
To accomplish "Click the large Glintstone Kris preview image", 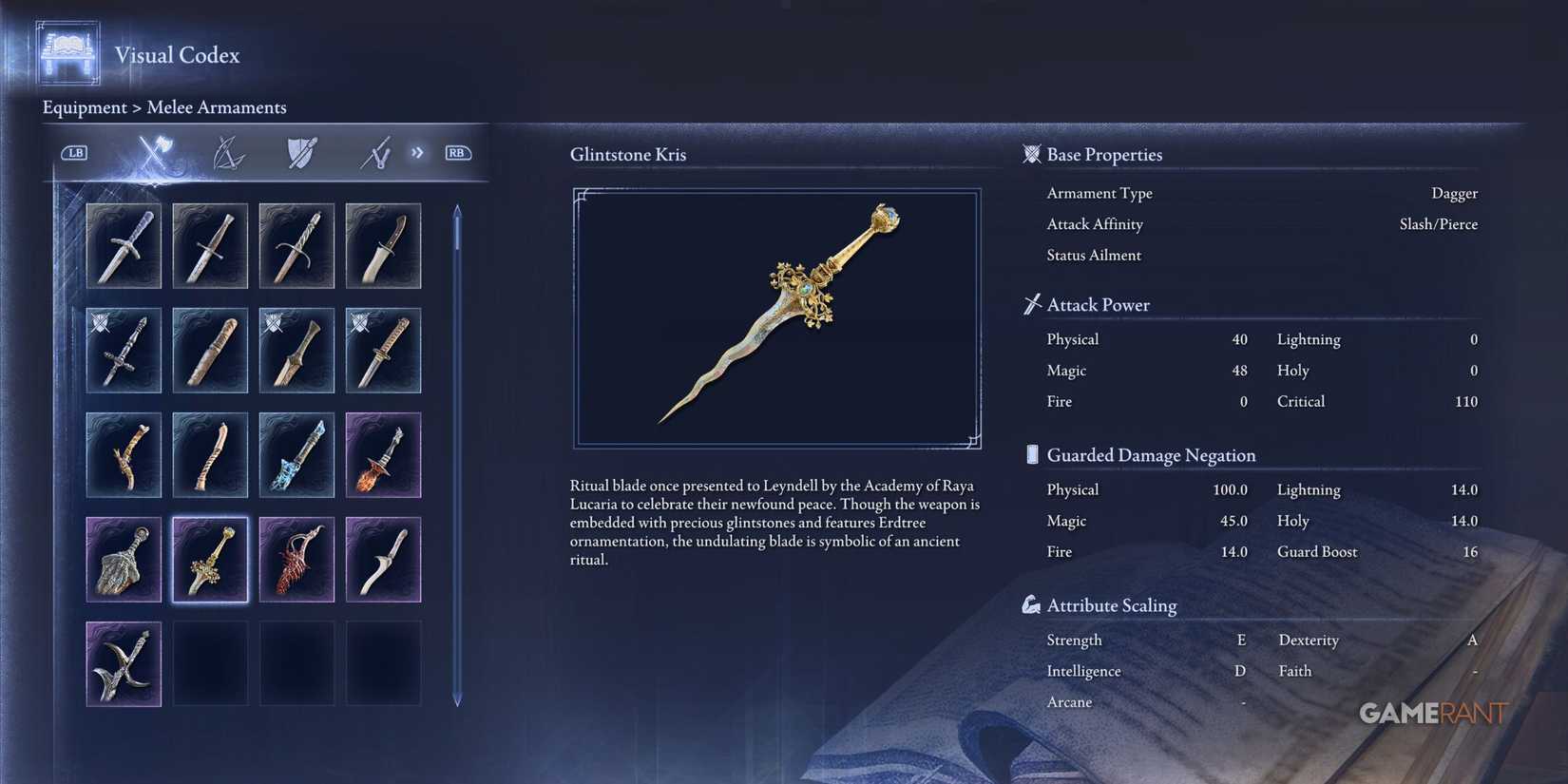I will pos(776,316).
